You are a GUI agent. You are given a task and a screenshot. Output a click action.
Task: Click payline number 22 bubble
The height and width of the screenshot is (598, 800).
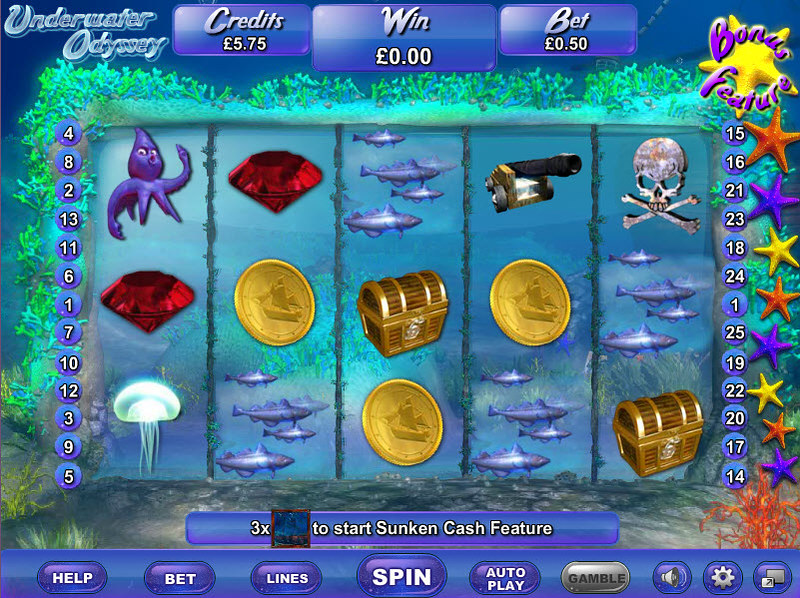[735, 390]
